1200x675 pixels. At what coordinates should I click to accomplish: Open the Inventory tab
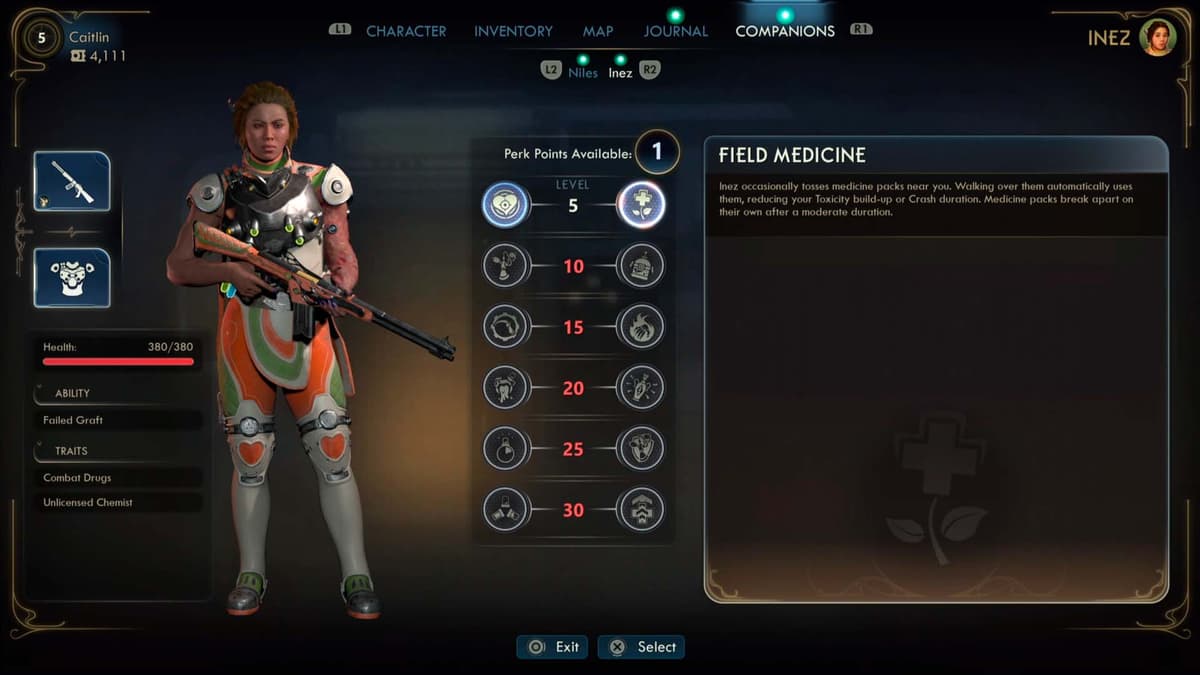pyautogui.click(x=513, y=31)
